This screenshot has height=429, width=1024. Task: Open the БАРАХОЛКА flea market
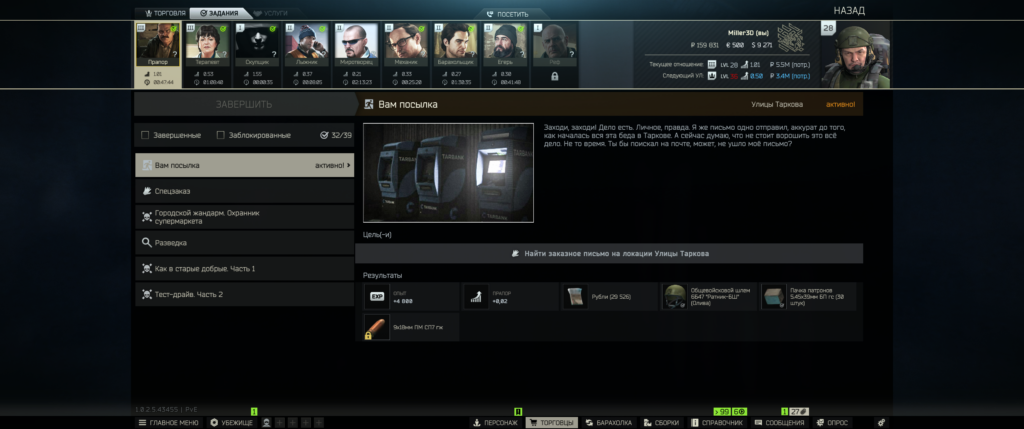(608, 423)
